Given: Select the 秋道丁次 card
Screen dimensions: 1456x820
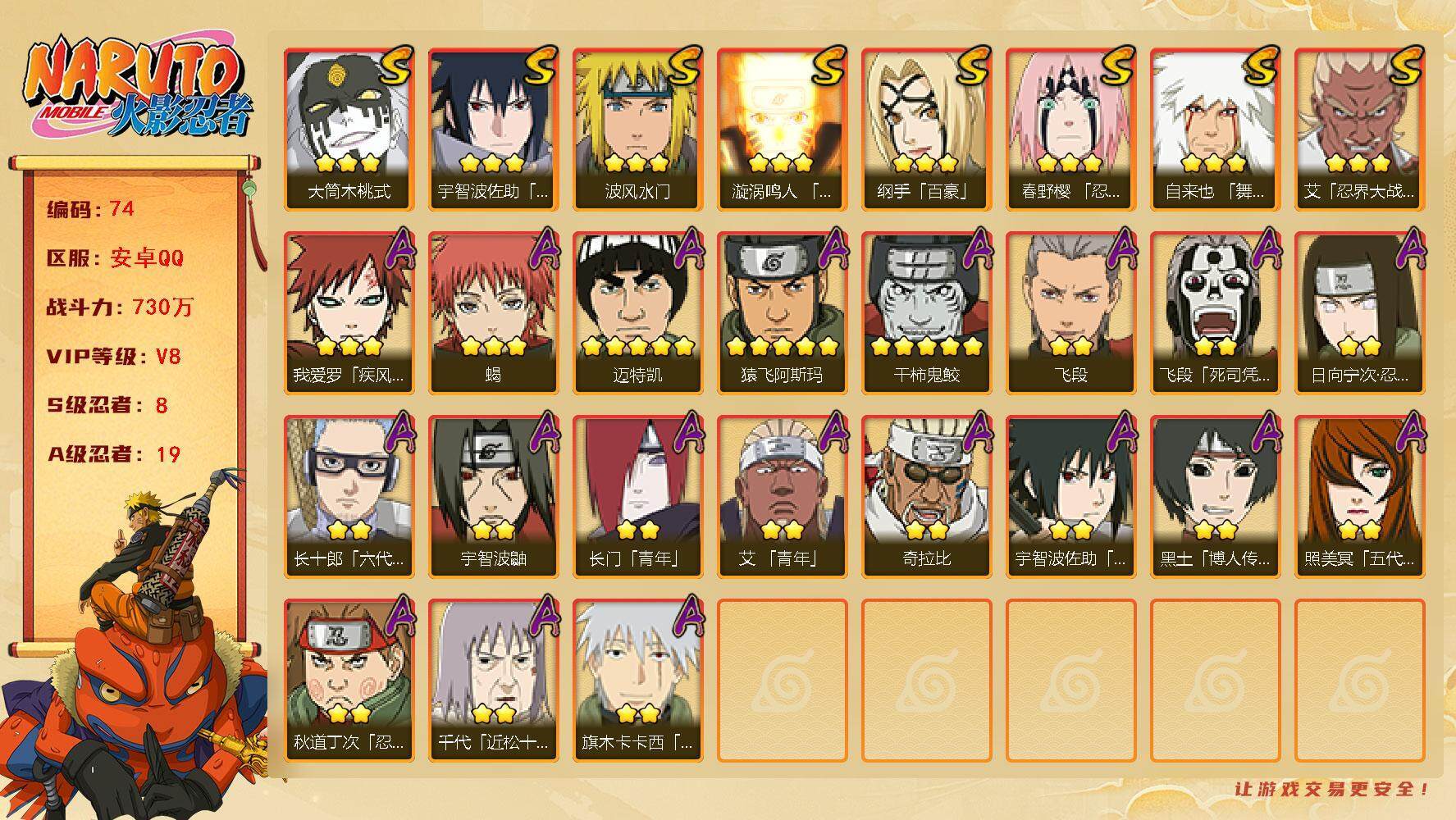Looking at the screenshot, I should click(349, 680).
